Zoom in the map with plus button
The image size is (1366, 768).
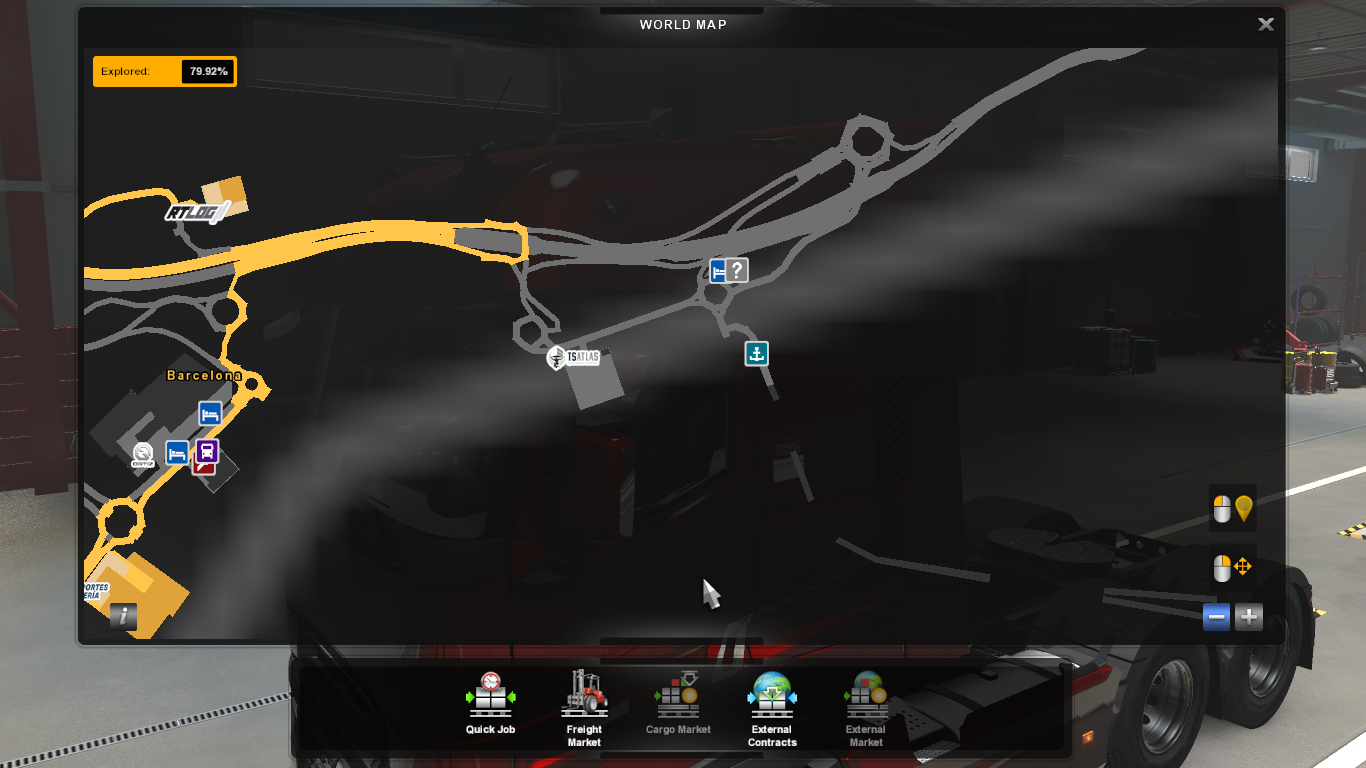tap(1248, 617)
